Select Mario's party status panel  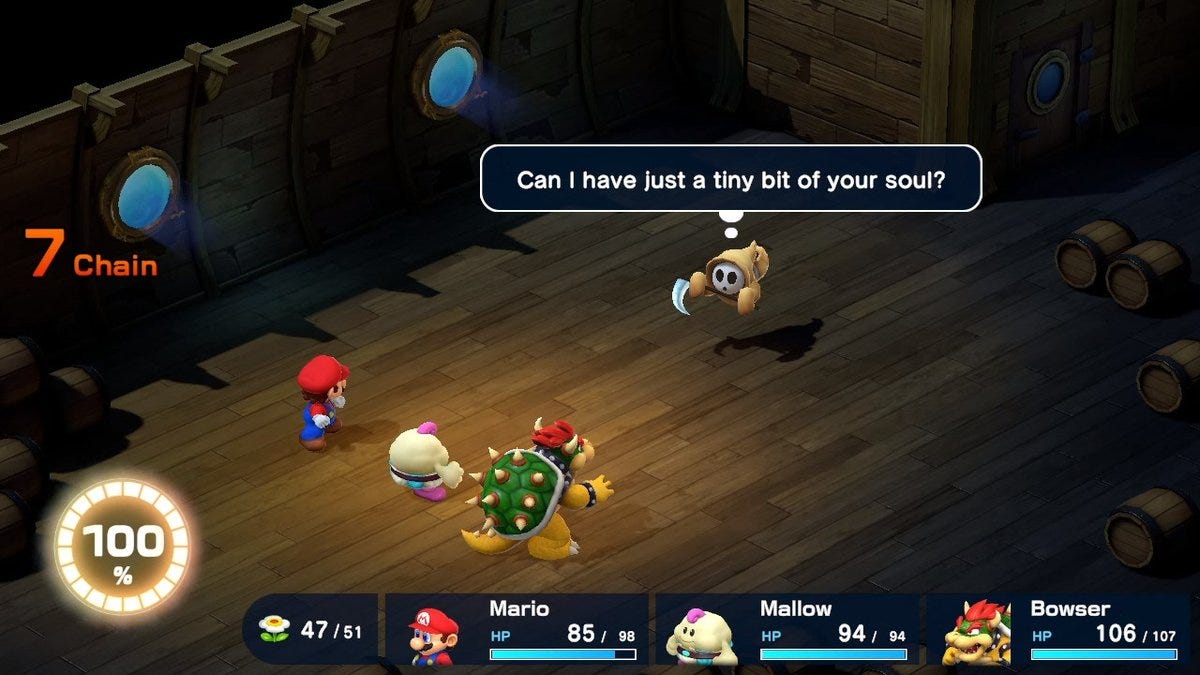pos(516,629)
